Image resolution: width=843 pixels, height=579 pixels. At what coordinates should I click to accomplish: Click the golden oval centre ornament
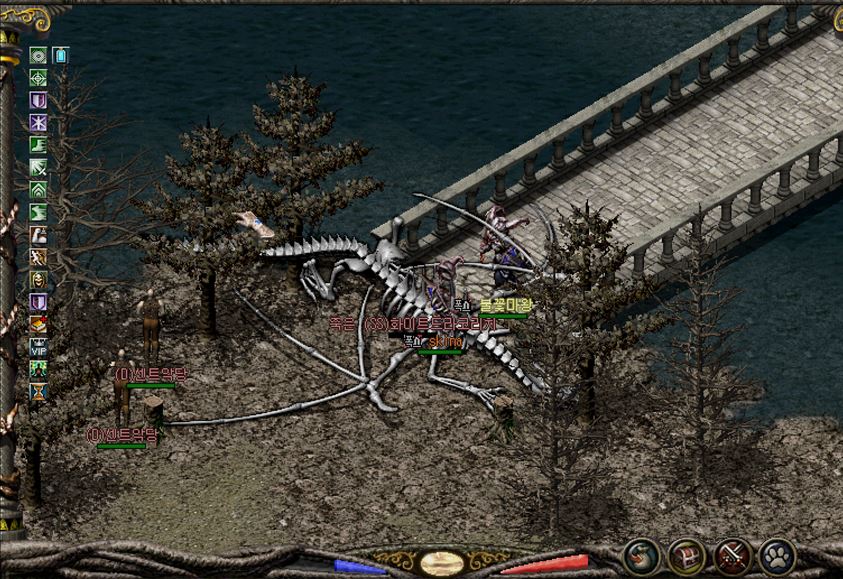[x=441, y=562]
